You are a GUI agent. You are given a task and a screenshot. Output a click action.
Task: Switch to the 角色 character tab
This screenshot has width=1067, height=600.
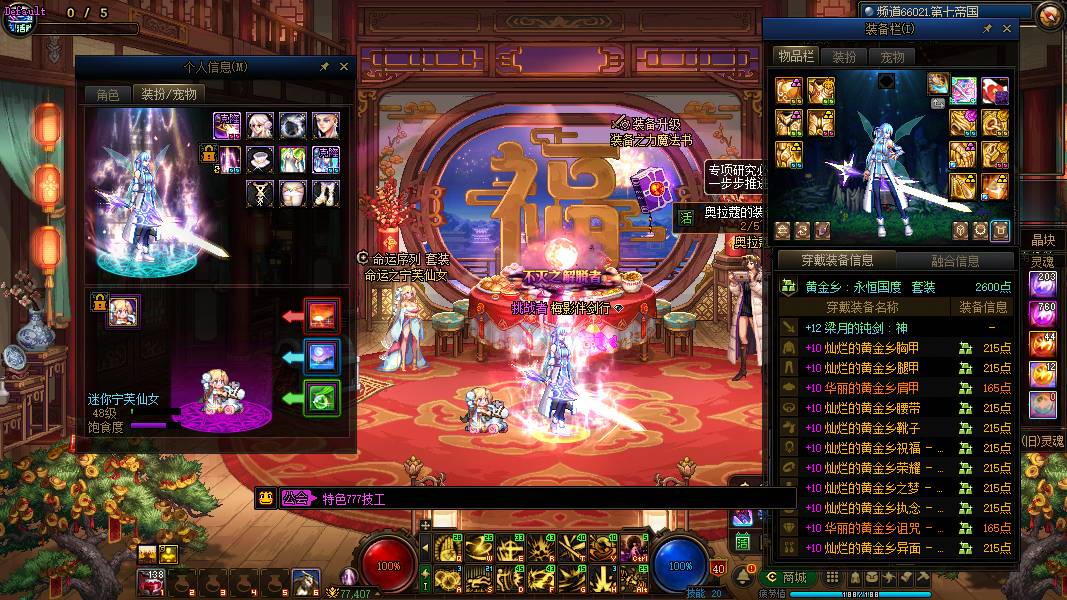click(x=107, y=95)
